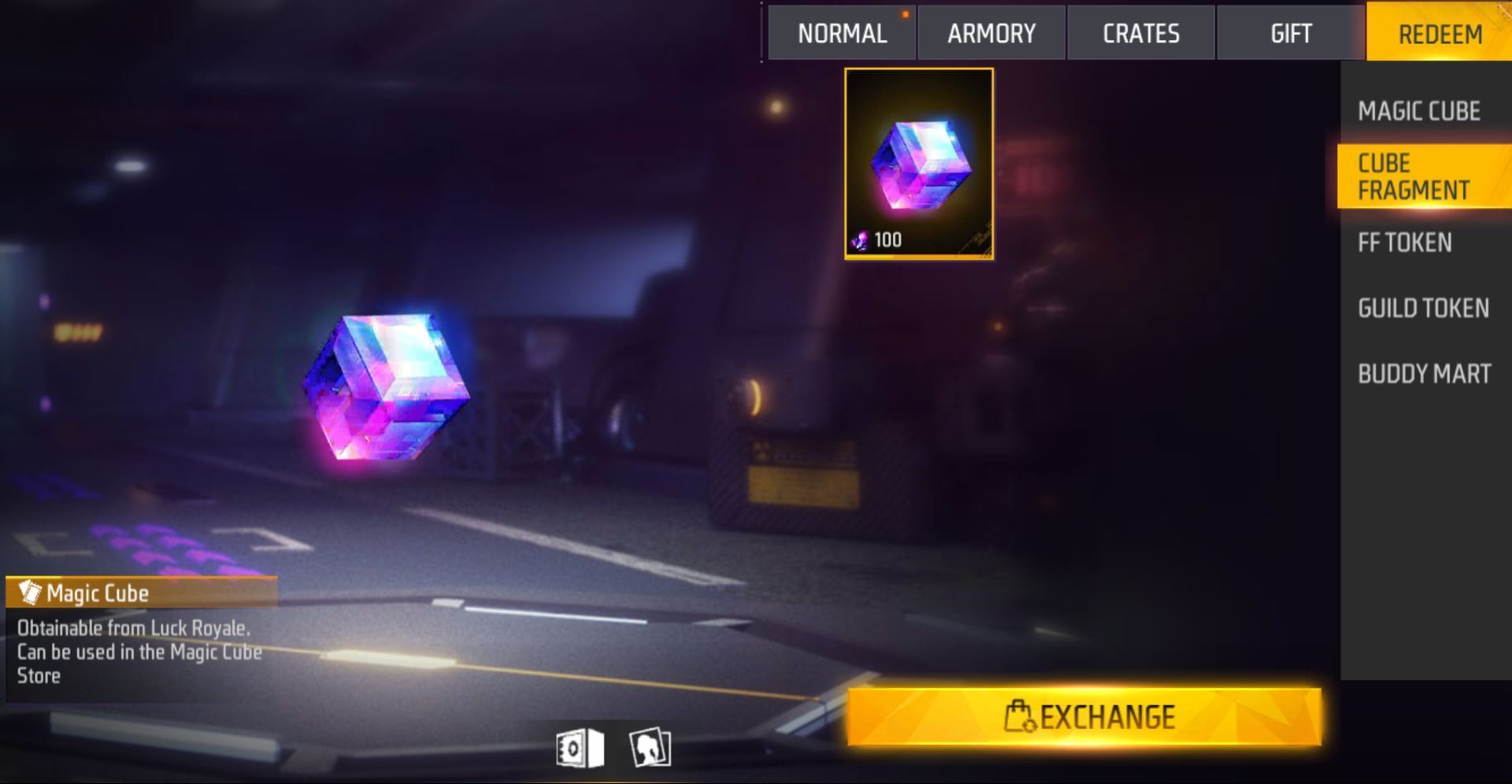Viewport: 1512px width, 784px height.
Task: Select the MAGIC CUBE category
Action: pos(1419,112)
